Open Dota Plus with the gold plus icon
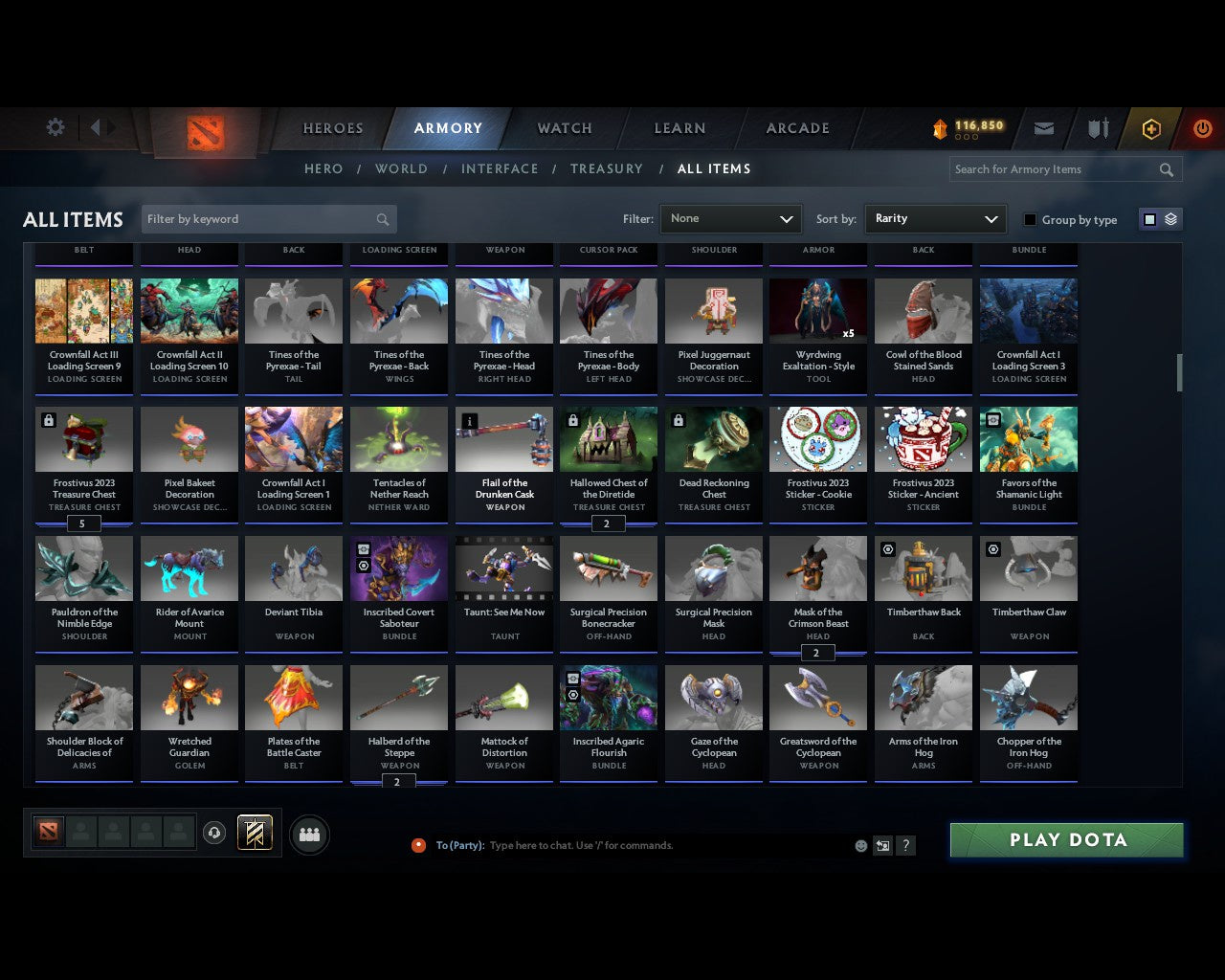This screenshot has width=1225, height=980. coord(1151,128)
